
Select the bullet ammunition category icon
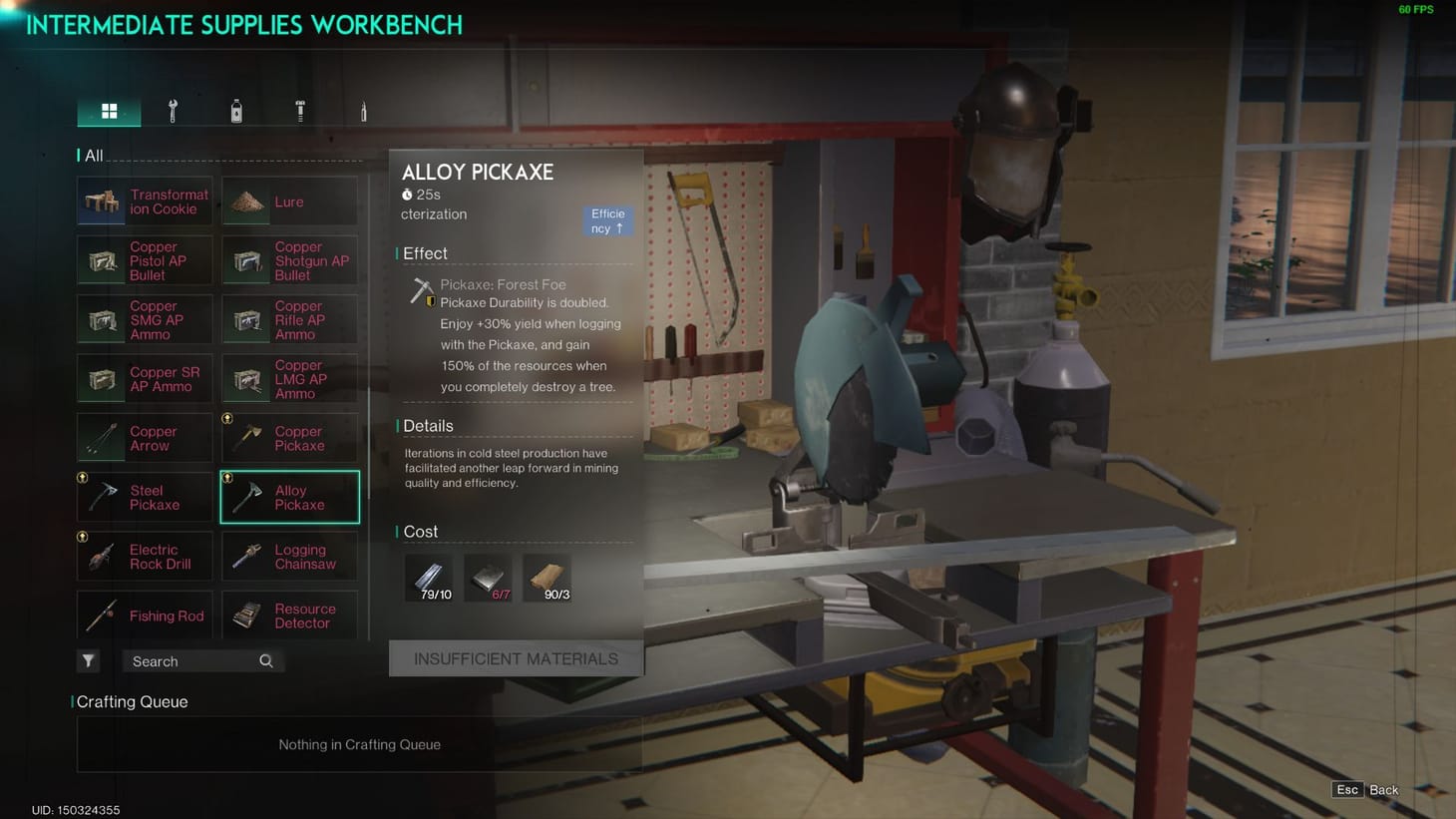pyautogui.click(x=365, y=110)
